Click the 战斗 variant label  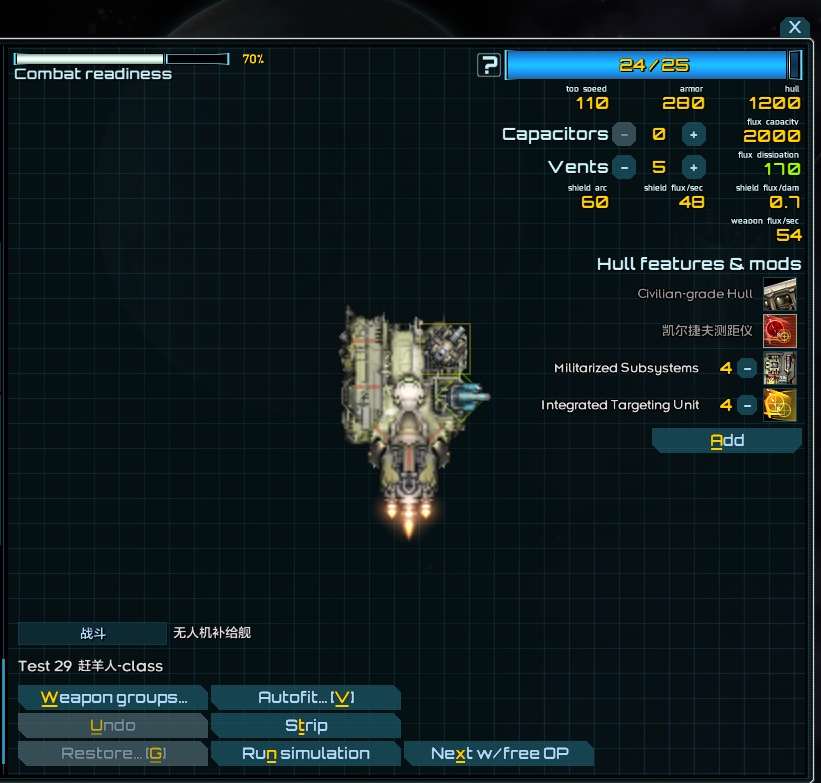point(92,633)
